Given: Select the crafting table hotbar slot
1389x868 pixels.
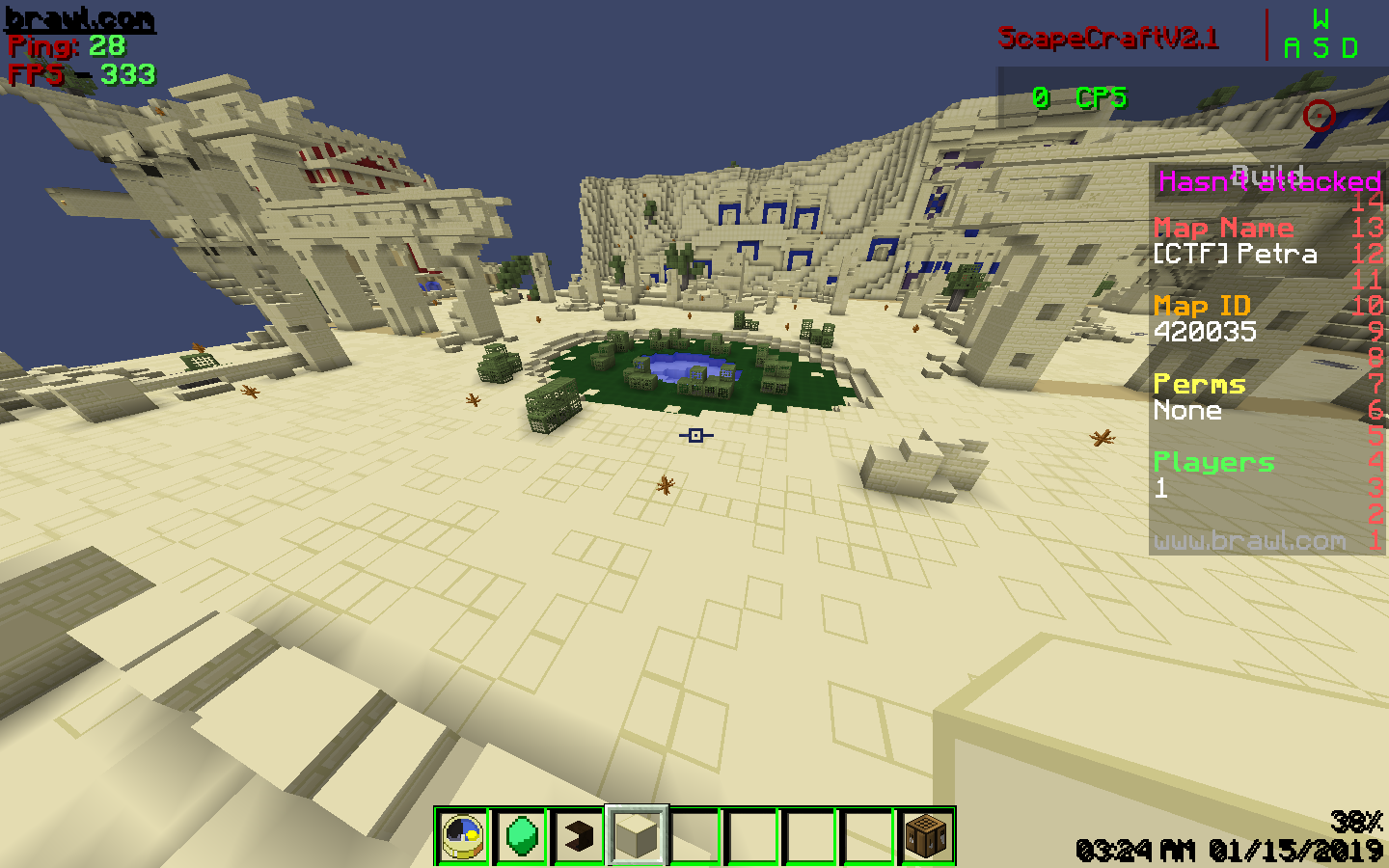Looking at the screenshot, I should coord(927,835).
